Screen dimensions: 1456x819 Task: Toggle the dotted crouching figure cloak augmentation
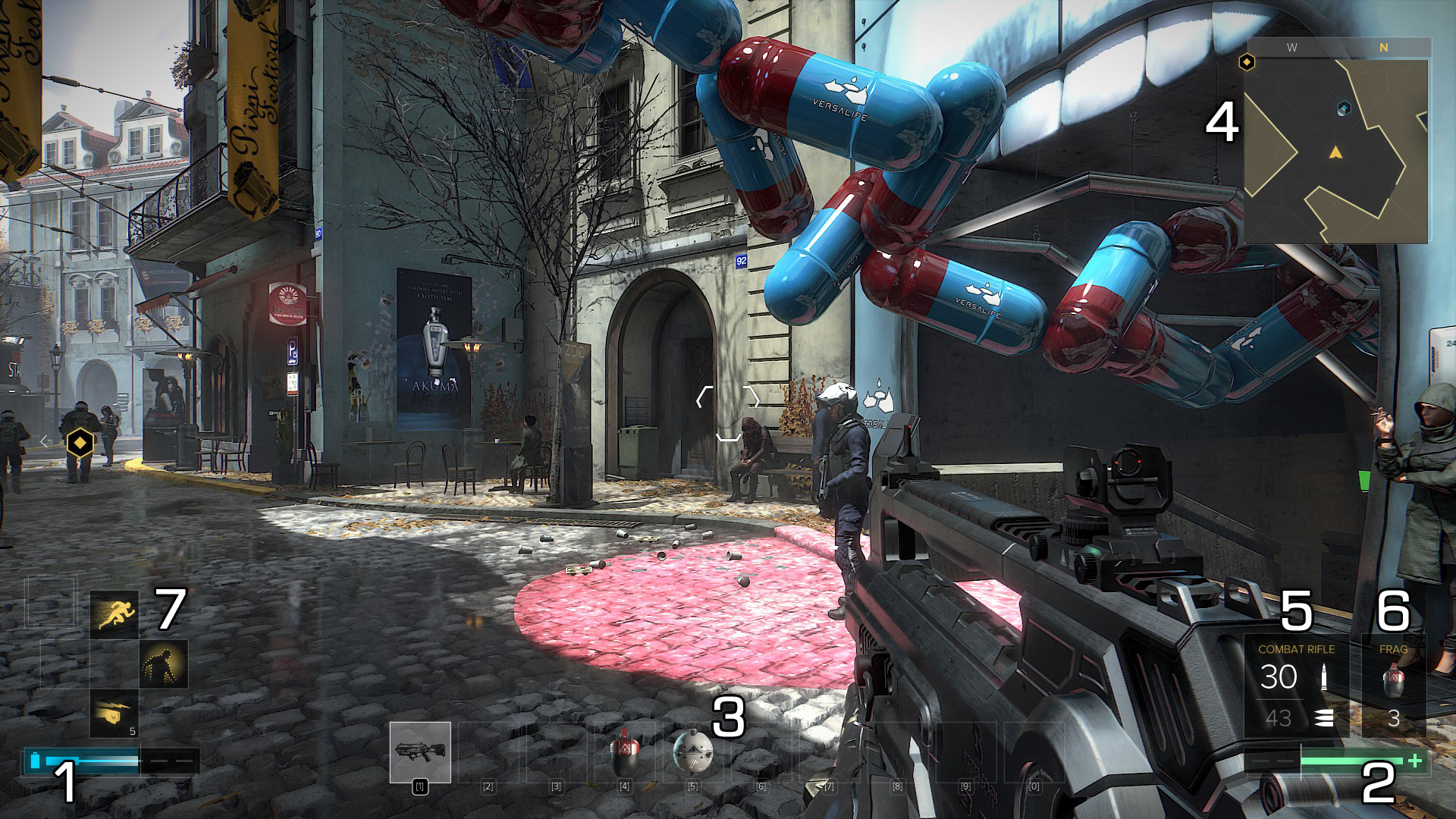tap(163, 664)
